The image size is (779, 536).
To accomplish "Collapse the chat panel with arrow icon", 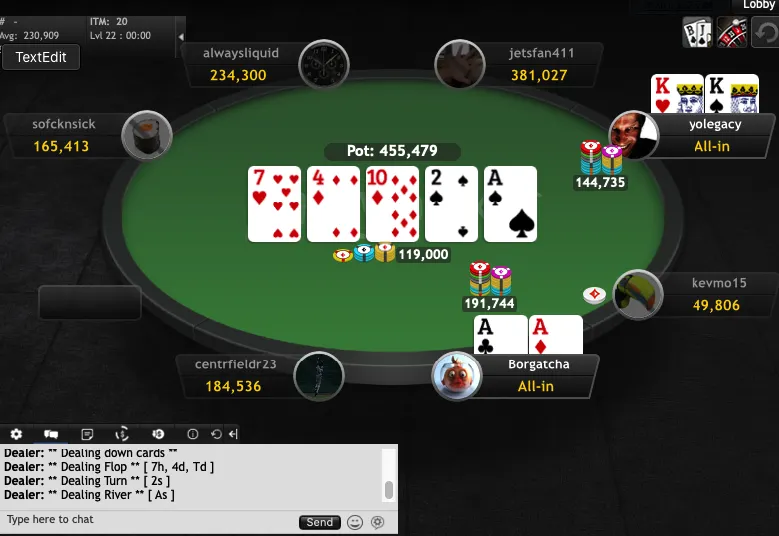I will (233, 434).
